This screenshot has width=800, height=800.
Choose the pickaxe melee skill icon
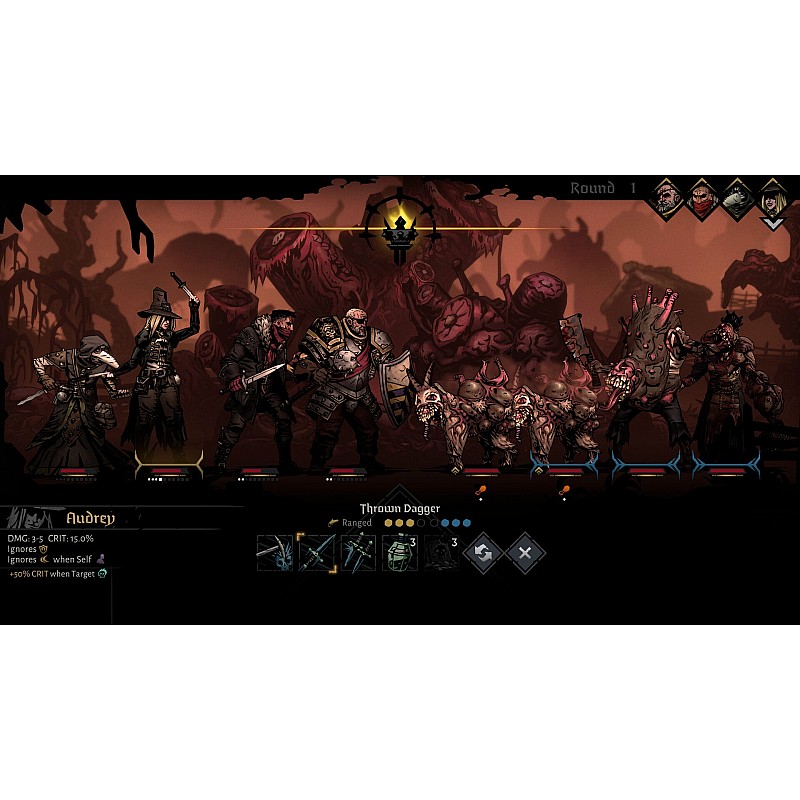[274, 552]
